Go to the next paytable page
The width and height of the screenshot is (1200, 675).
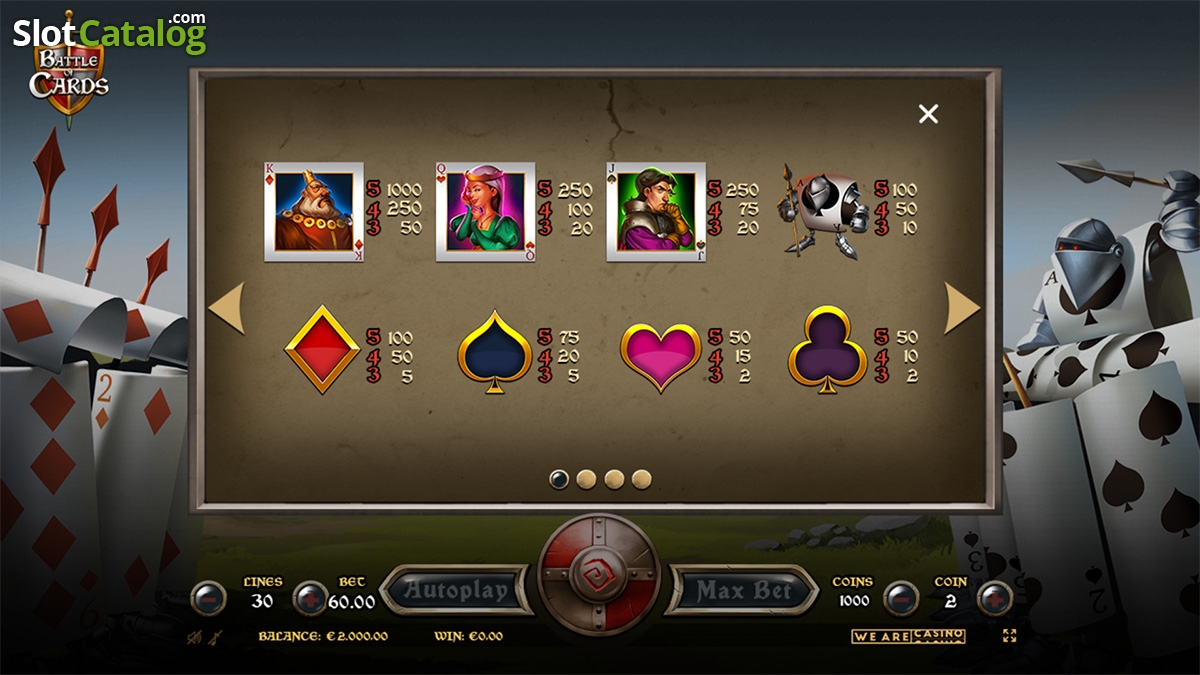[962, 309]
